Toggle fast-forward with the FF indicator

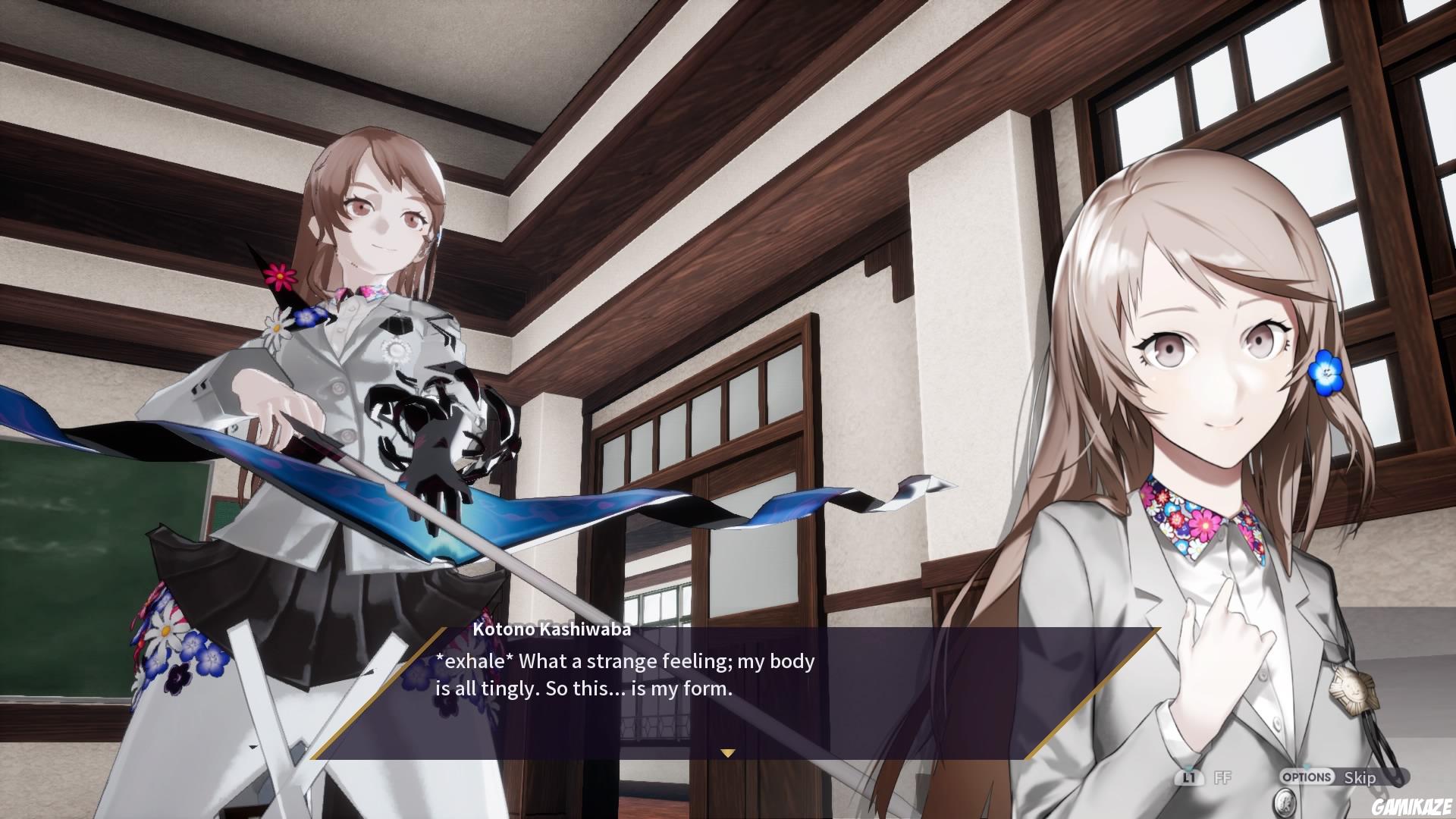(1222, 777)
